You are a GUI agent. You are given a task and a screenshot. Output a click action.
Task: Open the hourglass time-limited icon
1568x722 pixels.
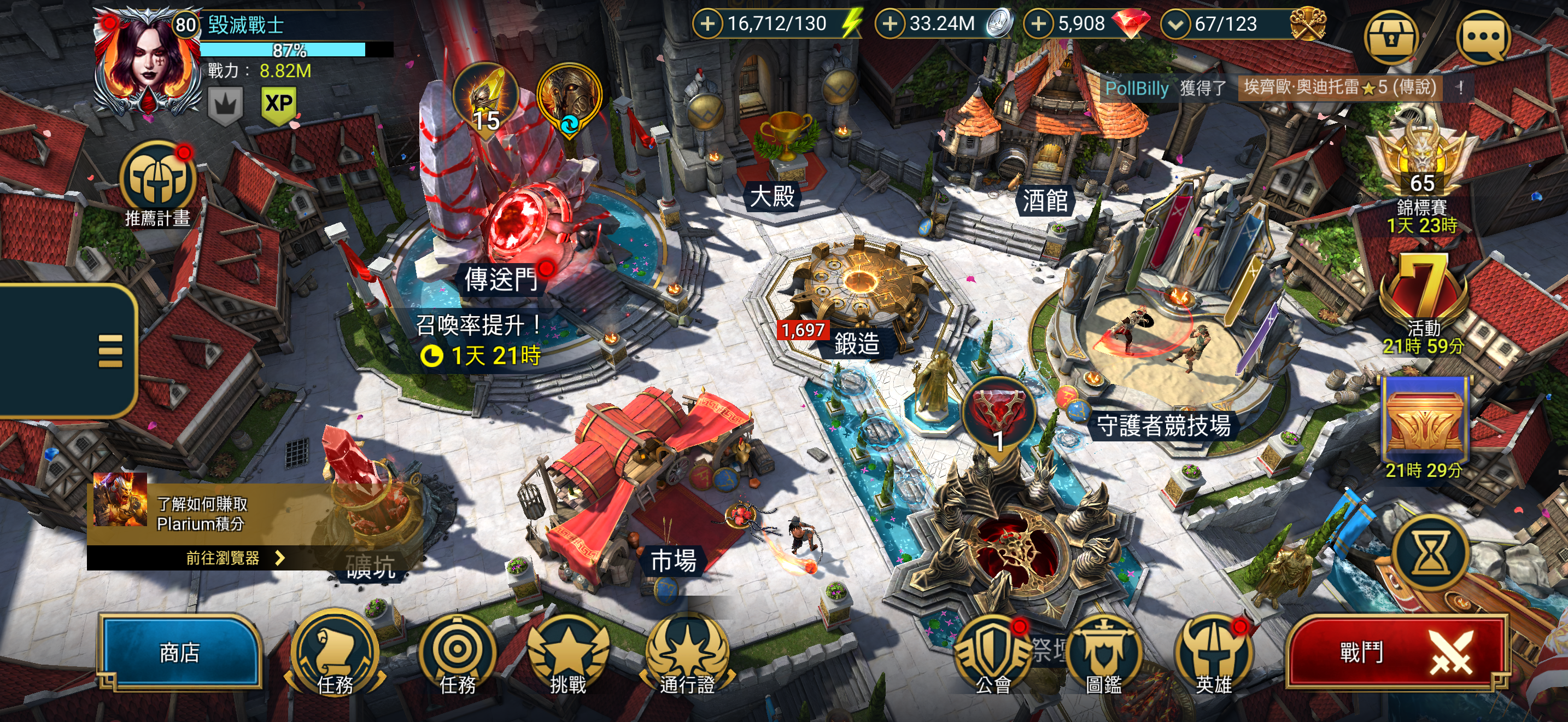[x=1430, y=554]
